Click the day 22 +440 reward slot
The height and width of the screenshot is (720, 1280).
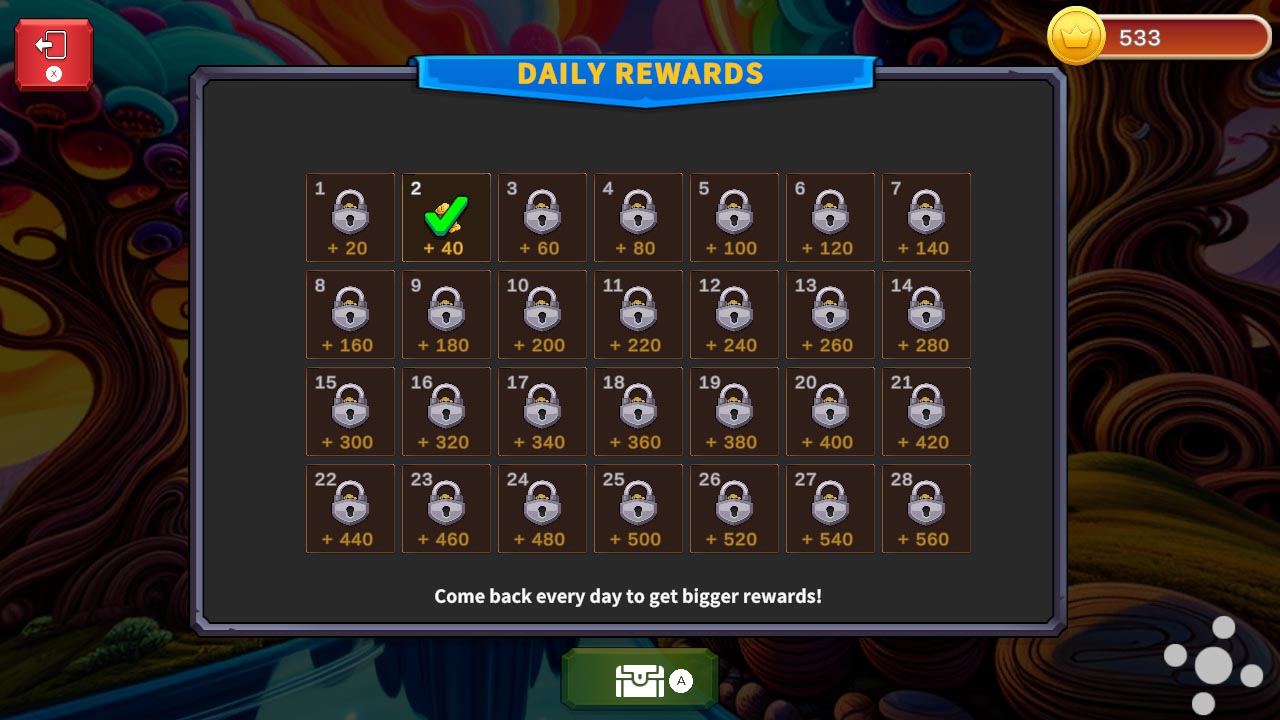[x=350, y=508]
